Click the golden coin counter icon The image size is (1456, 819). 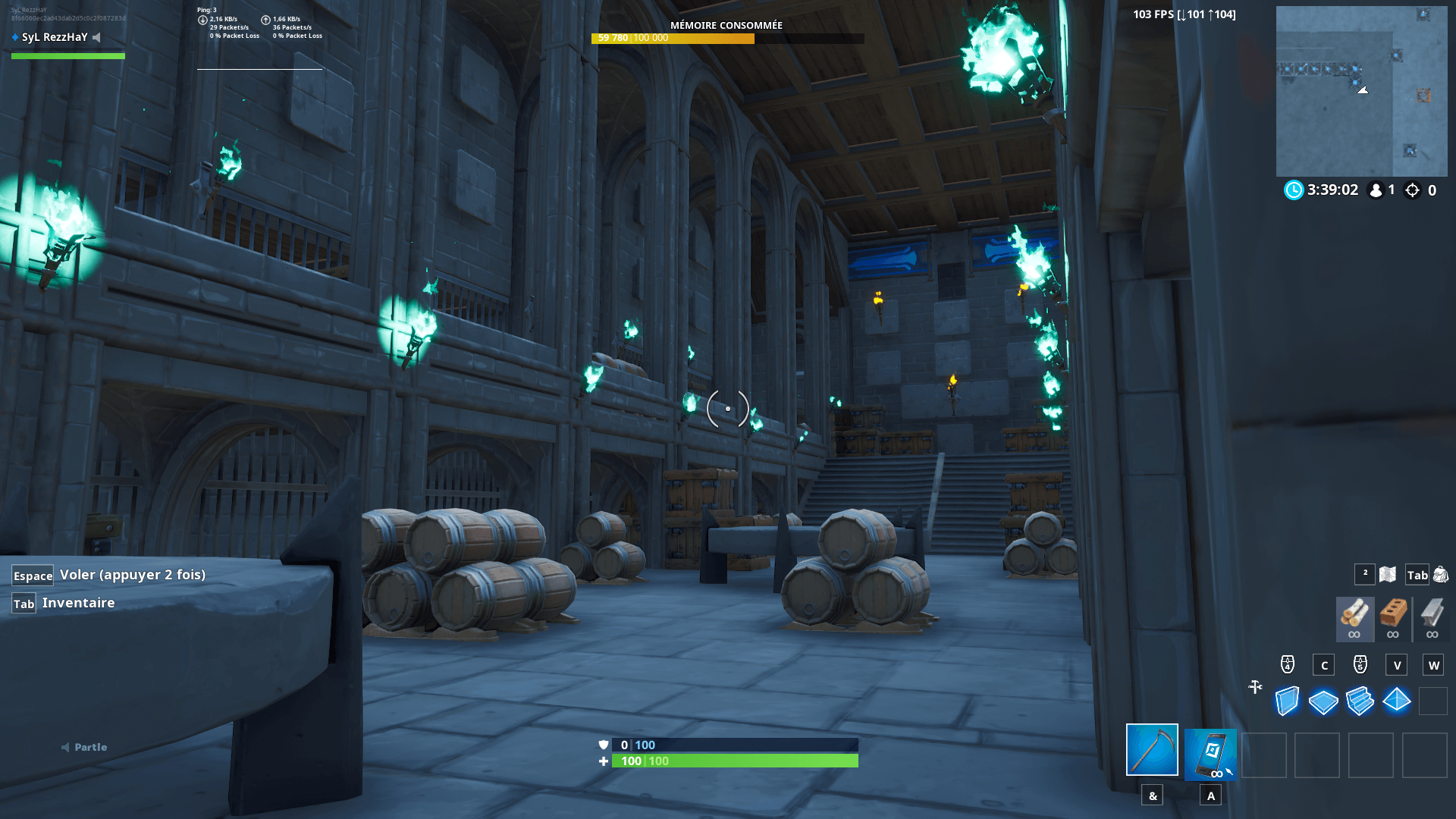pyautogui.click(x=1412, y=190)
